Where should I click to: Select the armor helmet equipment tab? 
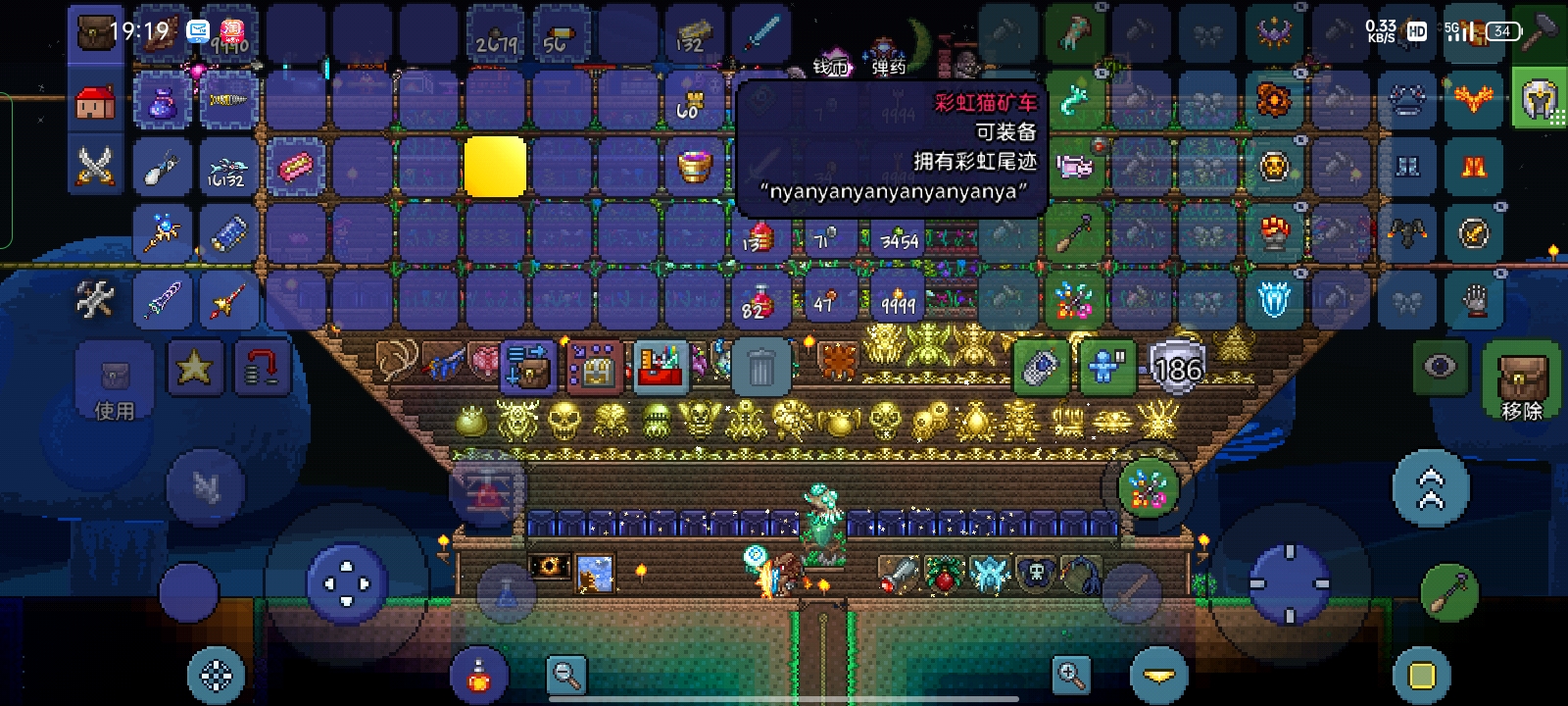point(1539,100)
